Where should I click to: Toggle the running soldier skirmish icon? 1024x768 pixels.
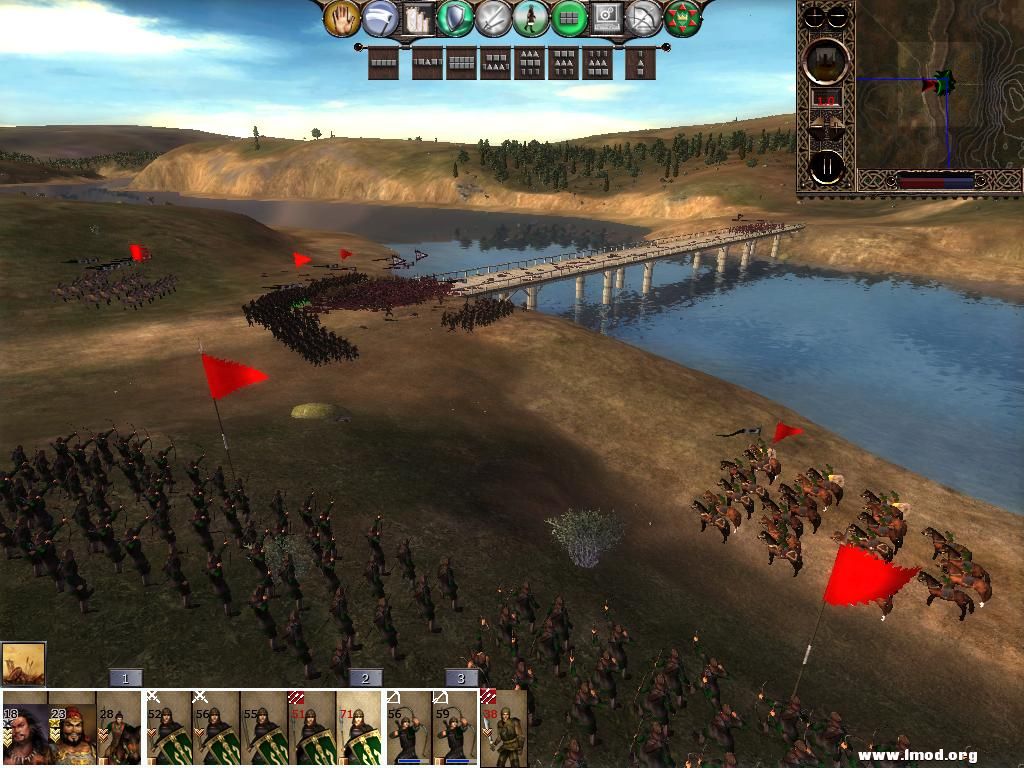[x=530, y=18]
